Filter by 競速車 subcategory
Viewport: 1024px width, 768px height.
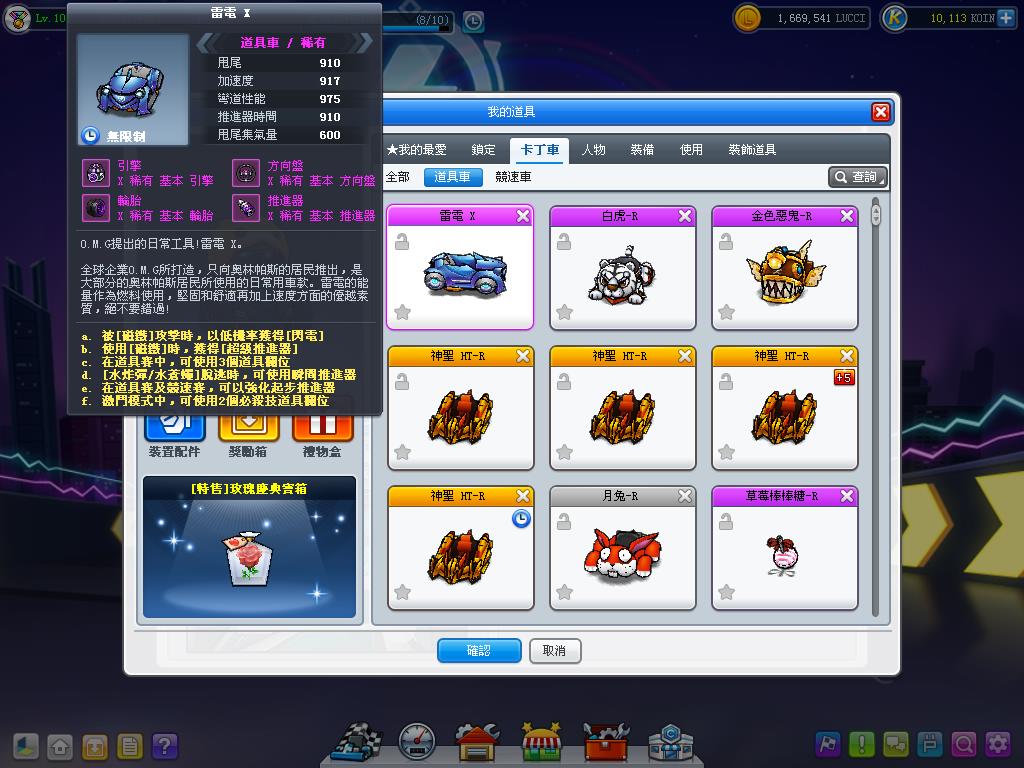[x=513, y=177]
